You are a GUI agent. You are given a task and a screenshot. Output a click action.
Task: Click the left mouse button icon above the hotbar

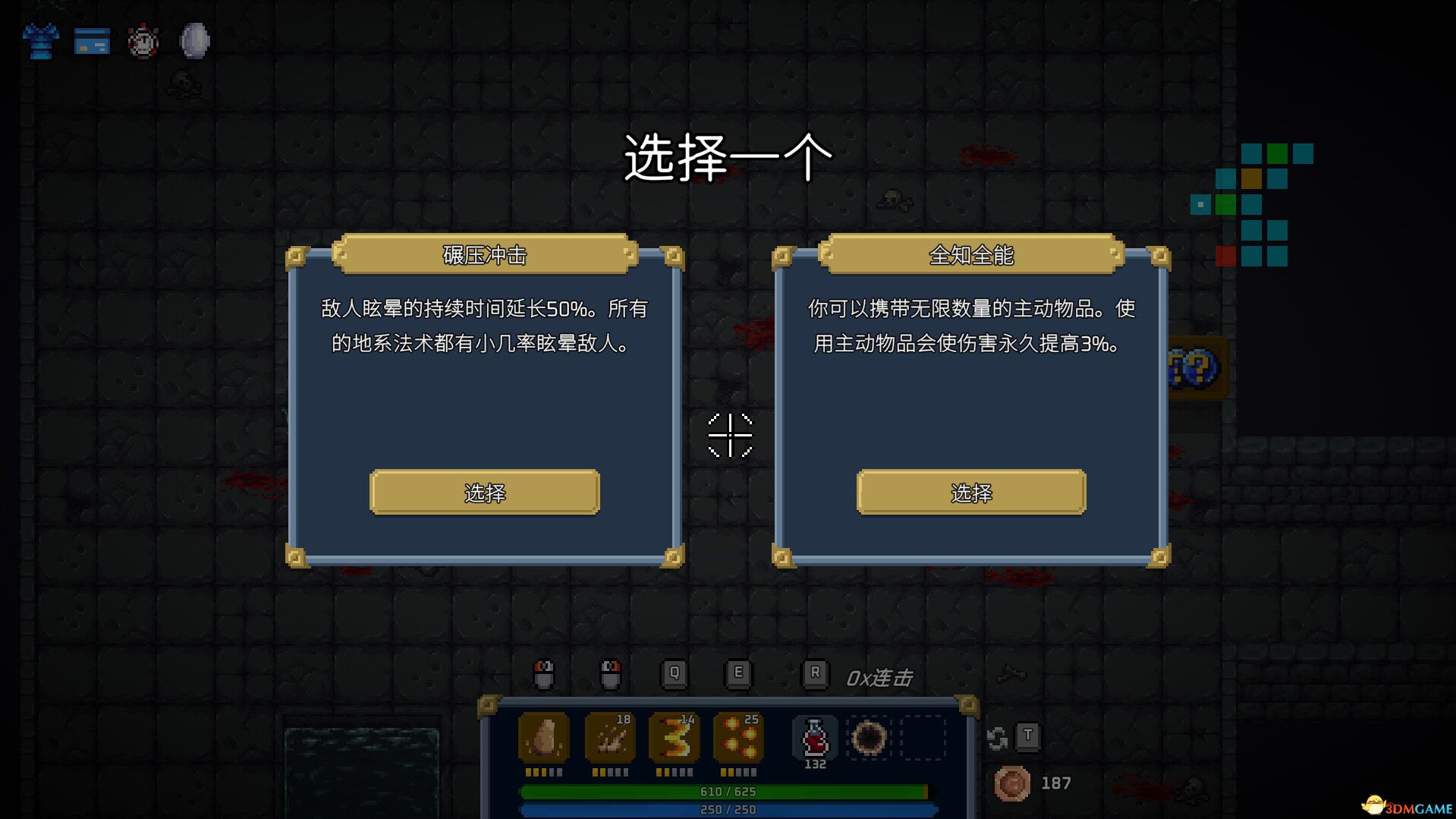(x=545, y=673)
